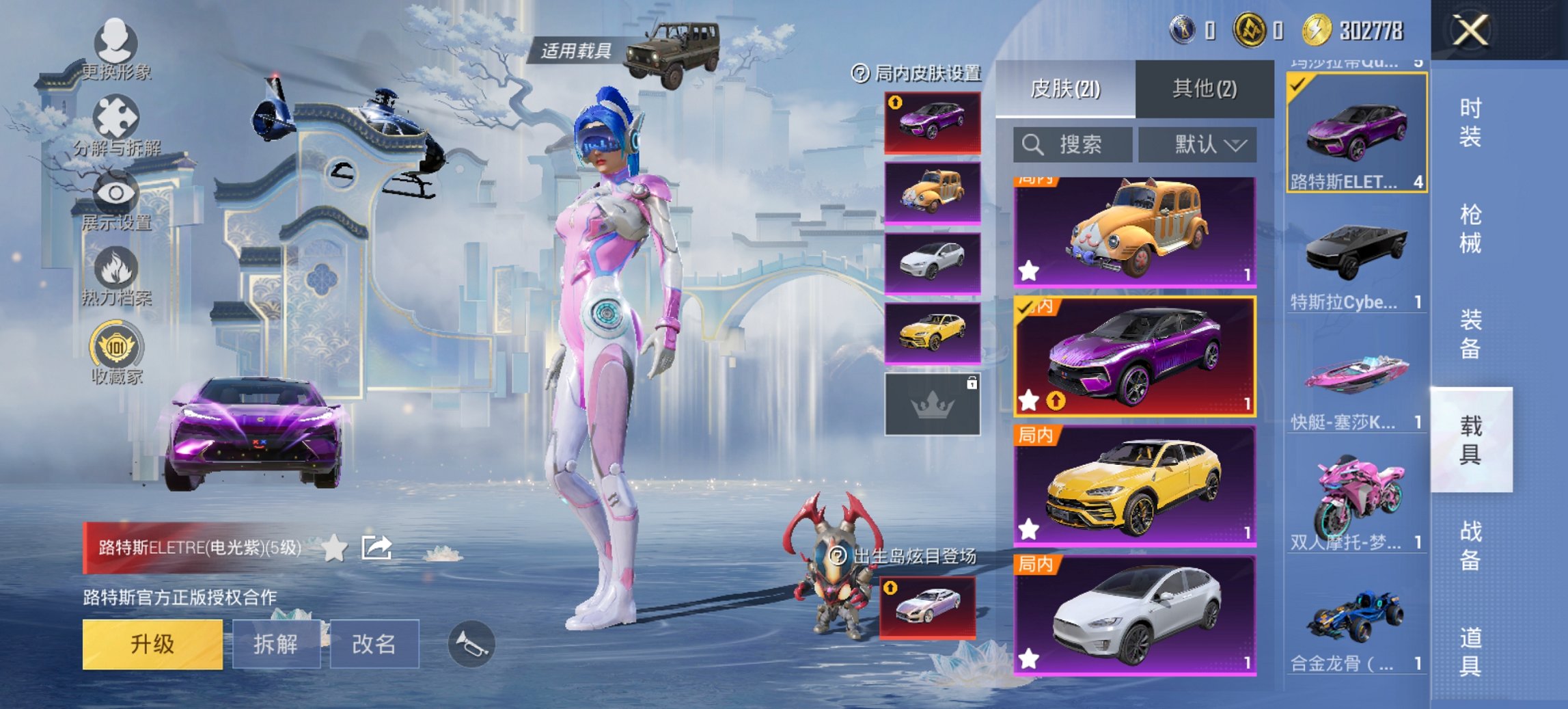The height and width of the screenshot is (709, 1568).
Task: Open 展示设置 display settings
Action: pyautogui.click(x=115, y=200)
